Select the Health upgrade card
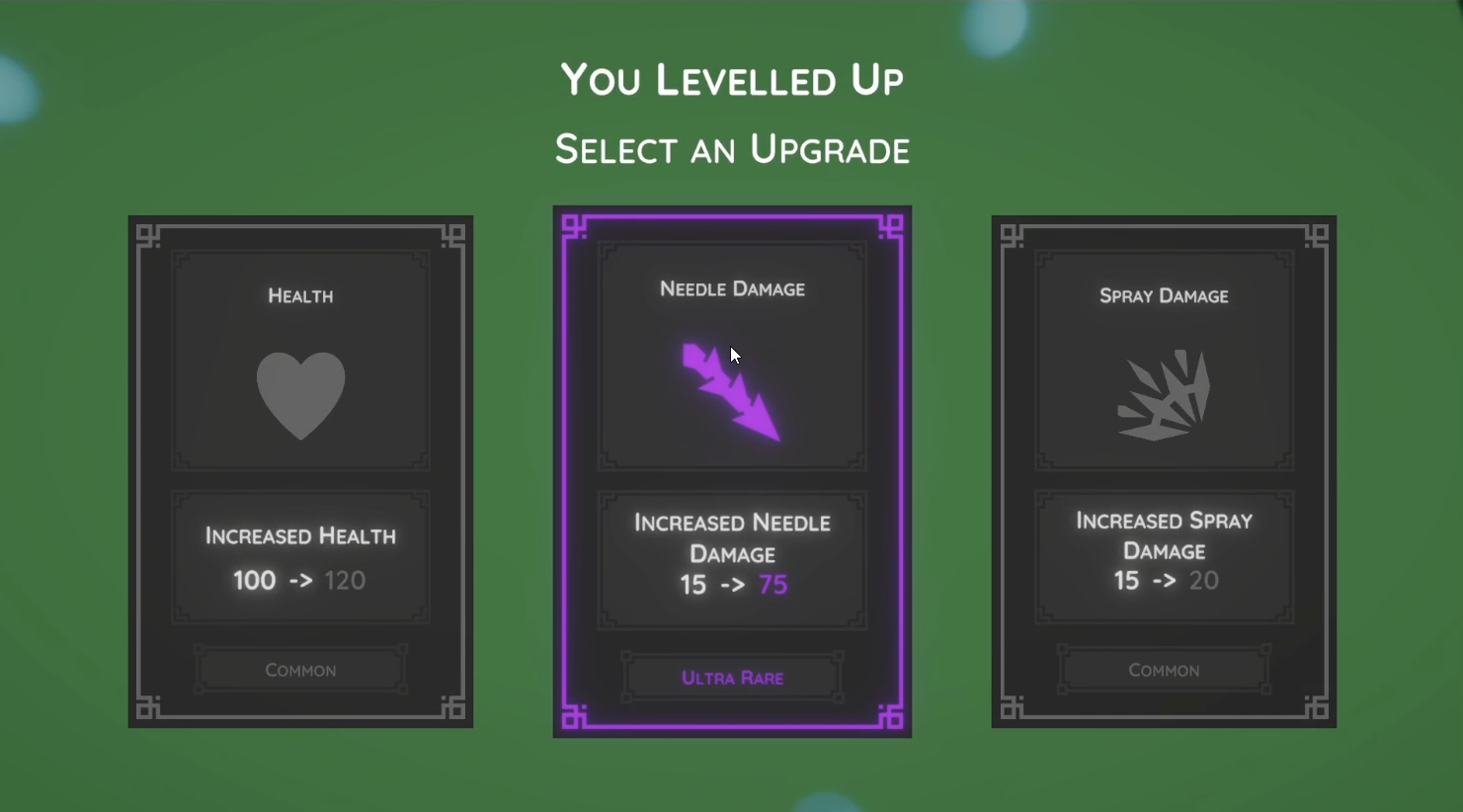Screen dimensions: 1463x812 (300, 471)
